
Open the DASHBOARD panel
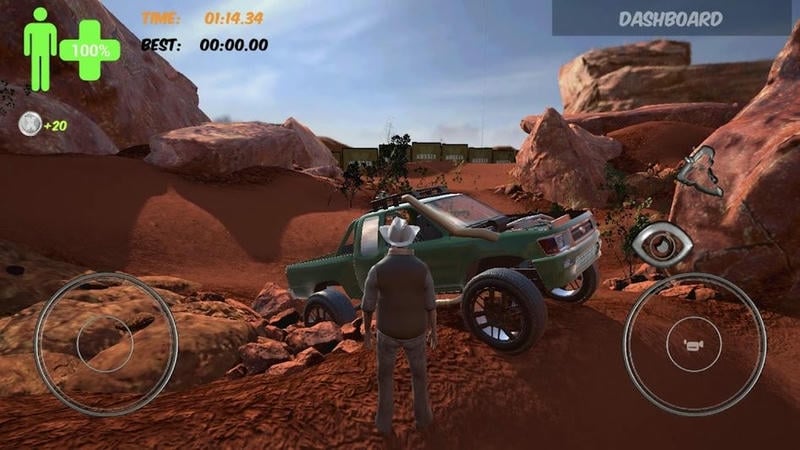coord(671,18)
